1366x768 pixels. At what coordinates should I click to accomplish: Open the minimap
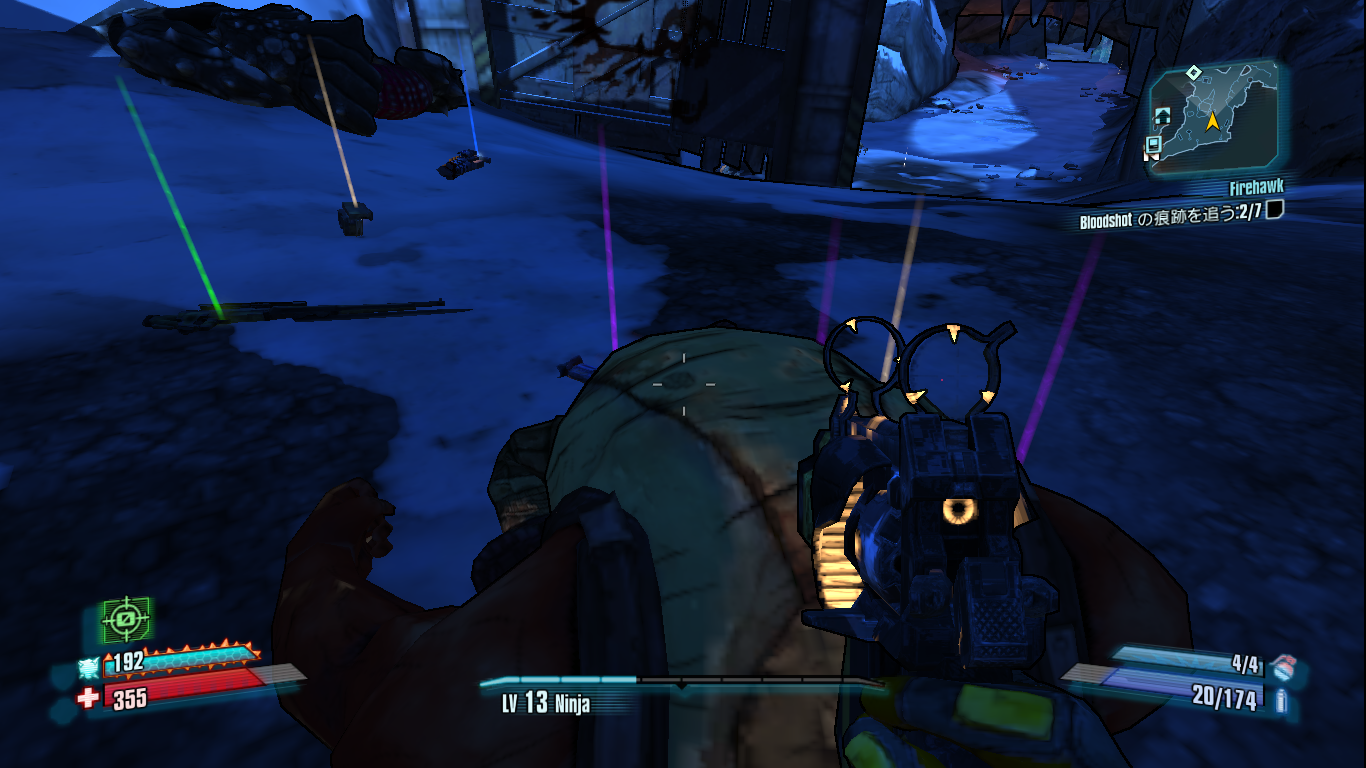click(1211, 119)
